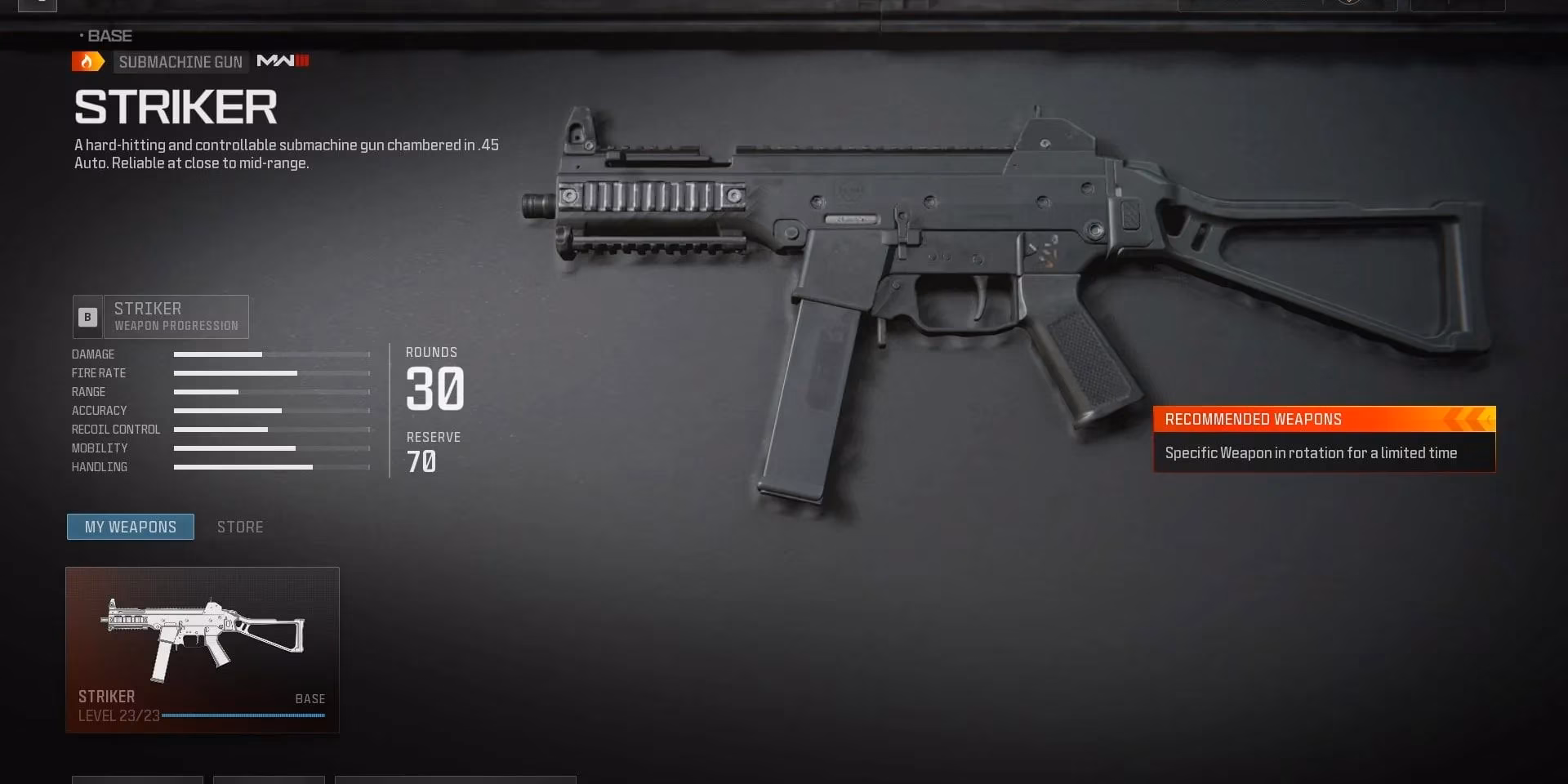This screenshot has width=1568, height=784.
Task: Click the Damage stat bar
Action: tap(269, 354)
